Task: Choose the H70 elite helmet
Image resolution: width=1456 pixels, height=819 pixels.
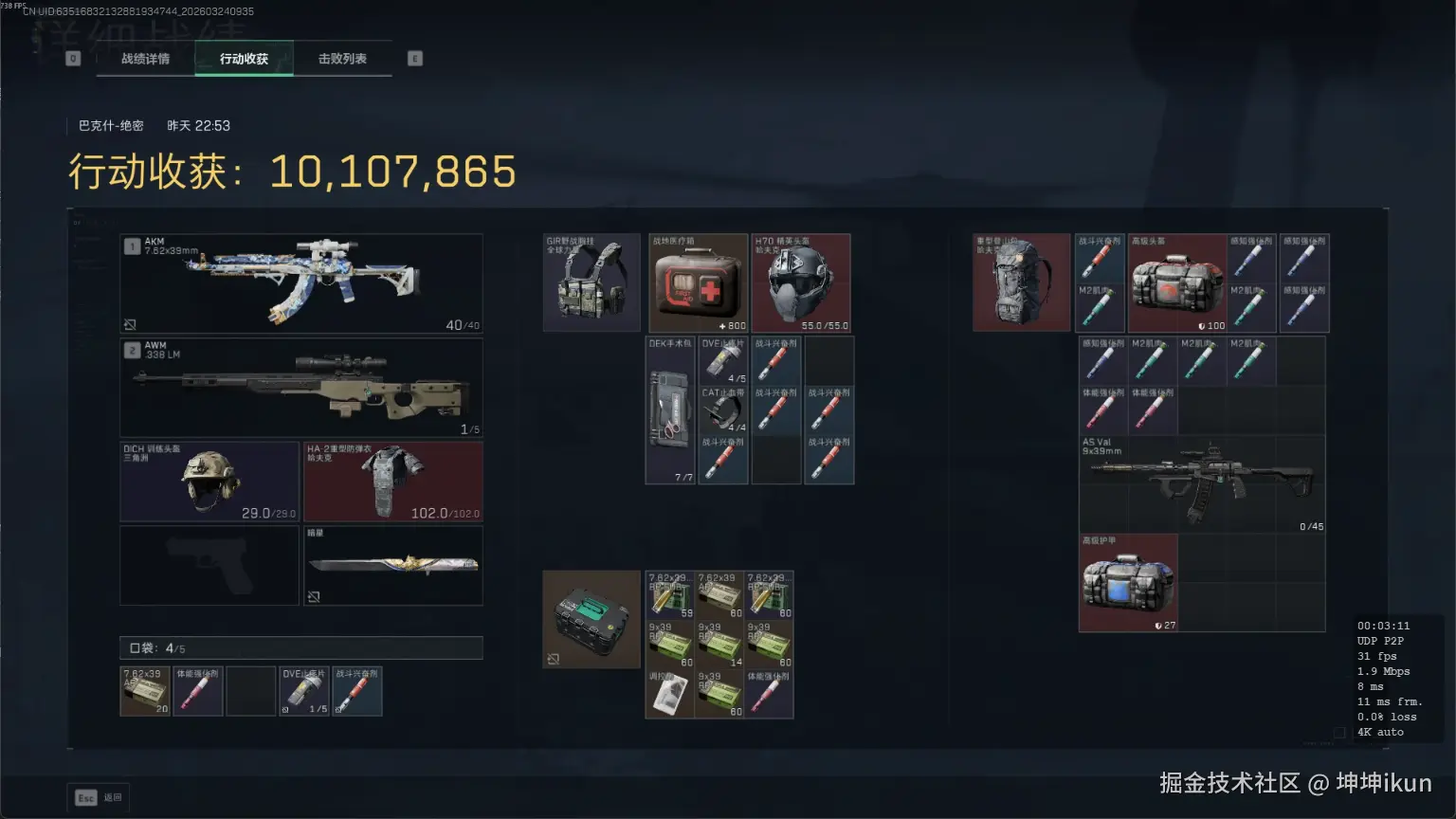Action: [x=801, y=282]
